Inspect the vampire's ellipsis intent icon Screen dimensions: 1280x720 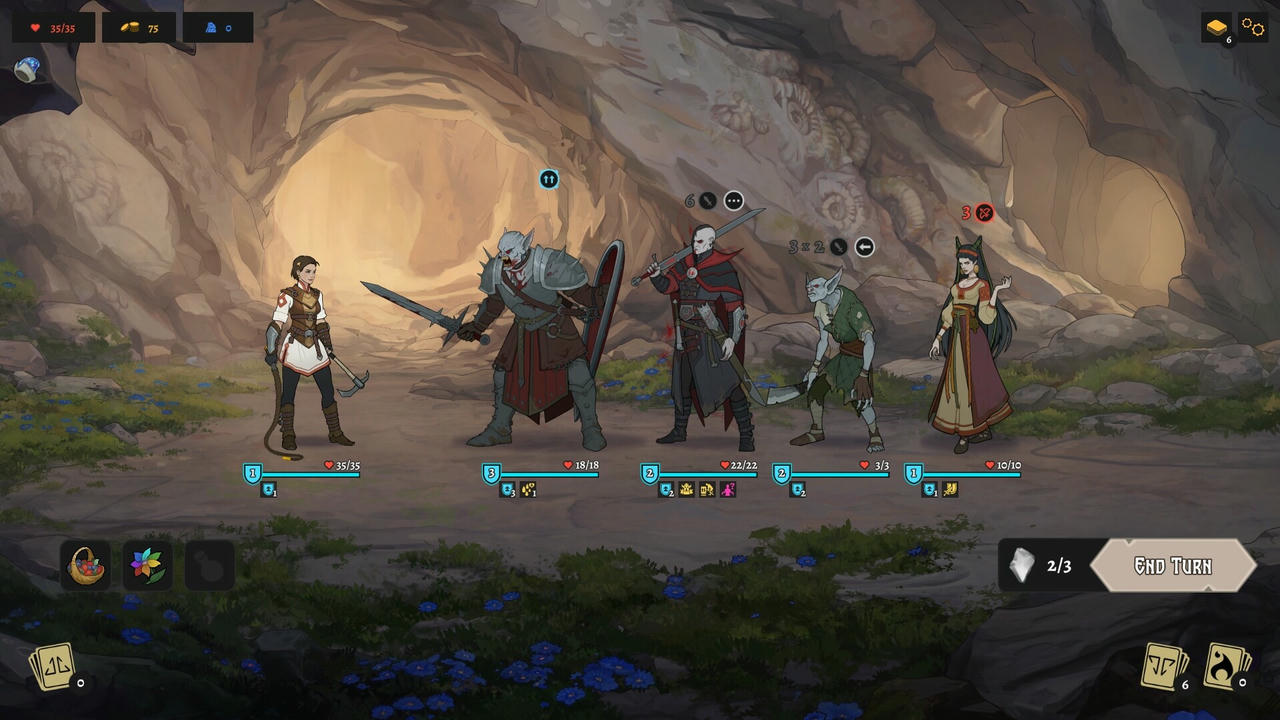pyautogui.click(x=734, y=201)
